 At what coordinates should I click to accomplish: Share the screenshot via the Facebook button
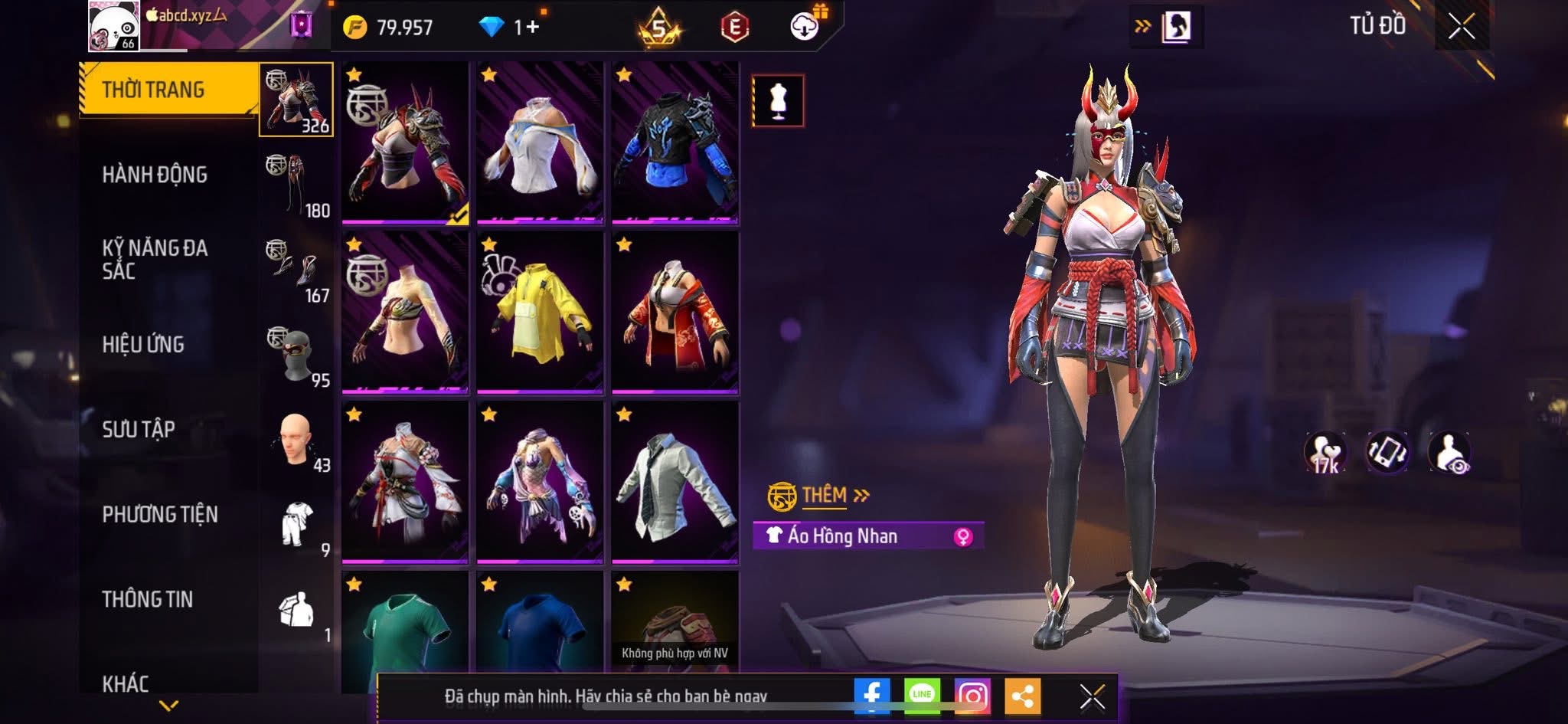point(871,696)
